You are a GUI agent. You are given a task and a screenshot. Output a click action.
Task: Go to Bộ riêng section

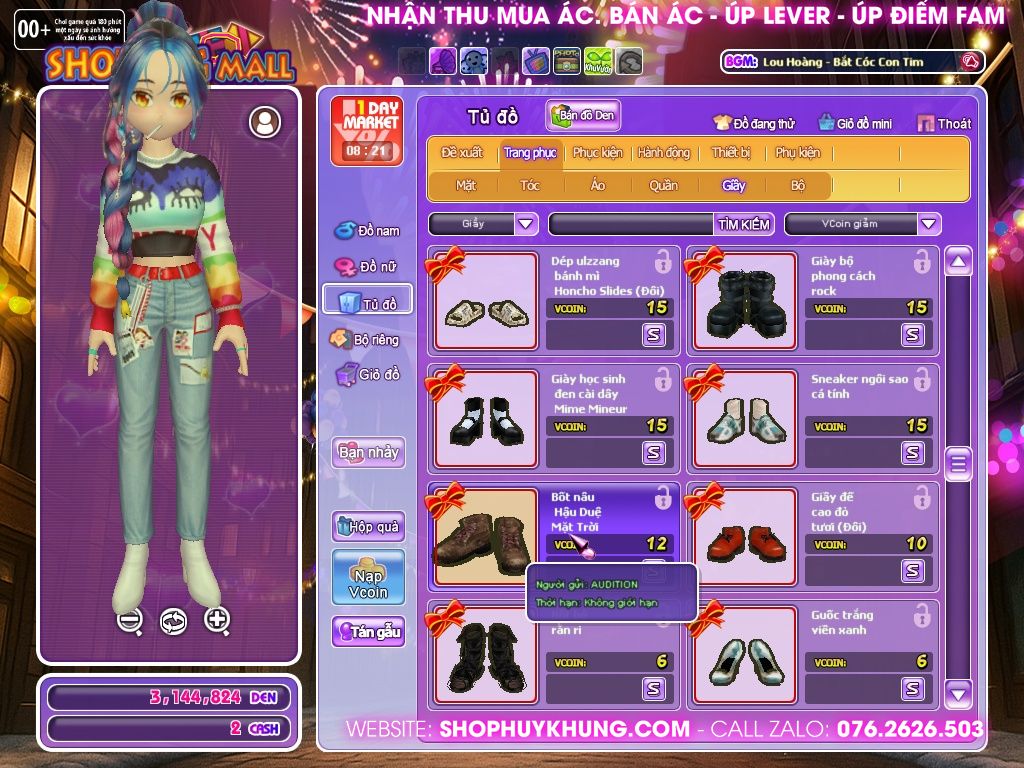(366, 339)
